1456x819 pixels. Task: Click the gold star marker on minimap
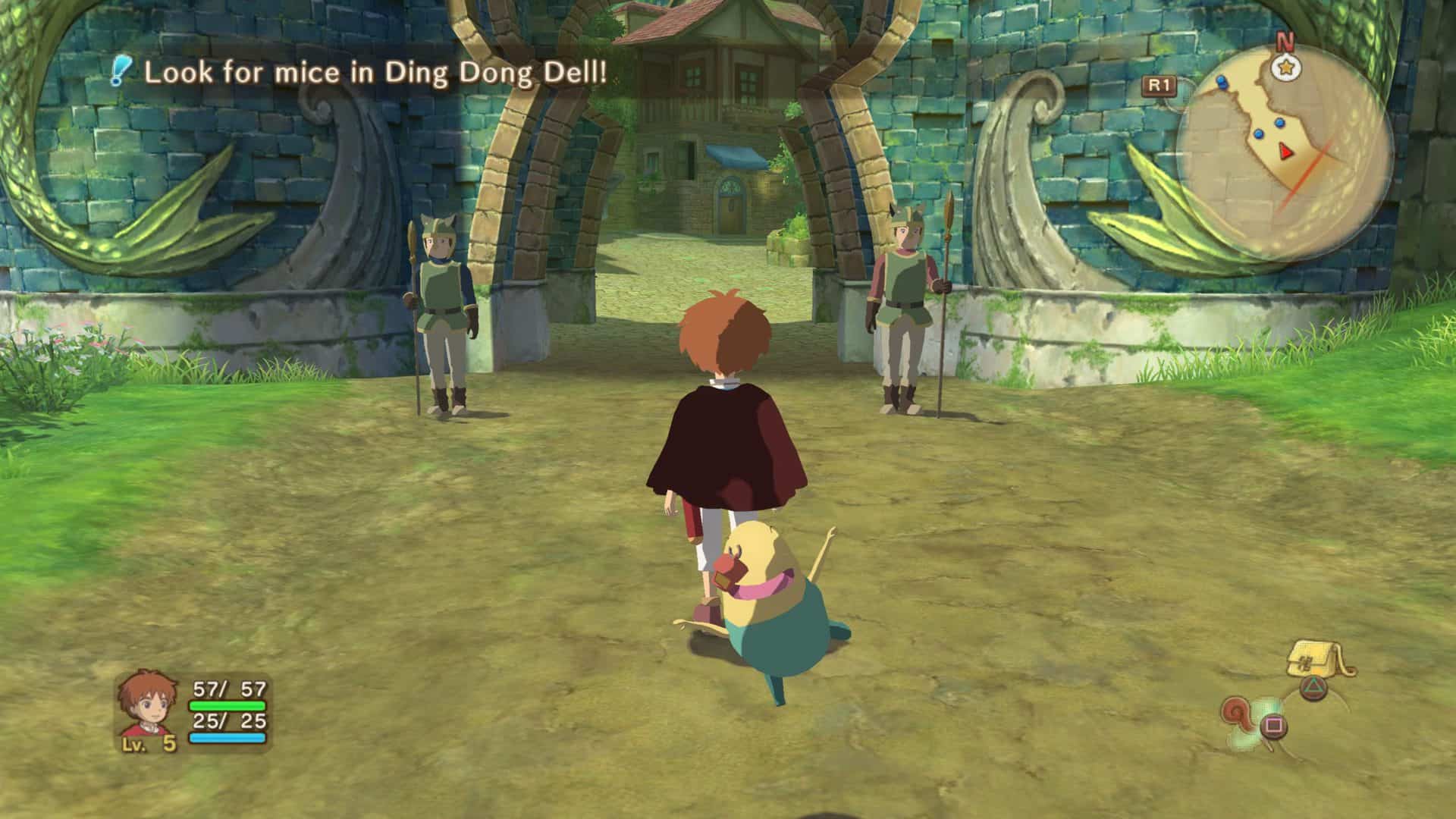point(1285,68)
